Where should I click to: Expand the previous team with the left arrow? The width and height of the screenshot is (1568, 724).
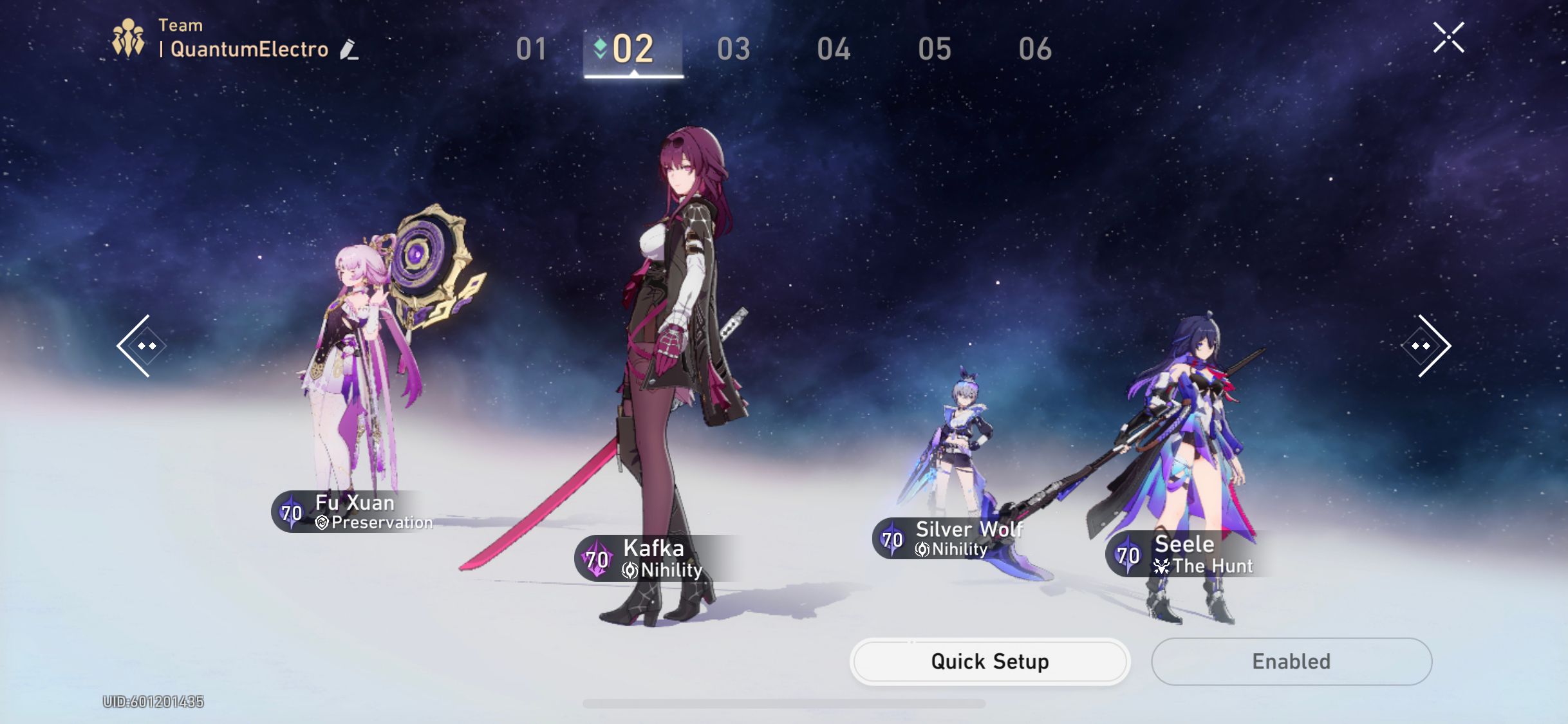[142, 346]
